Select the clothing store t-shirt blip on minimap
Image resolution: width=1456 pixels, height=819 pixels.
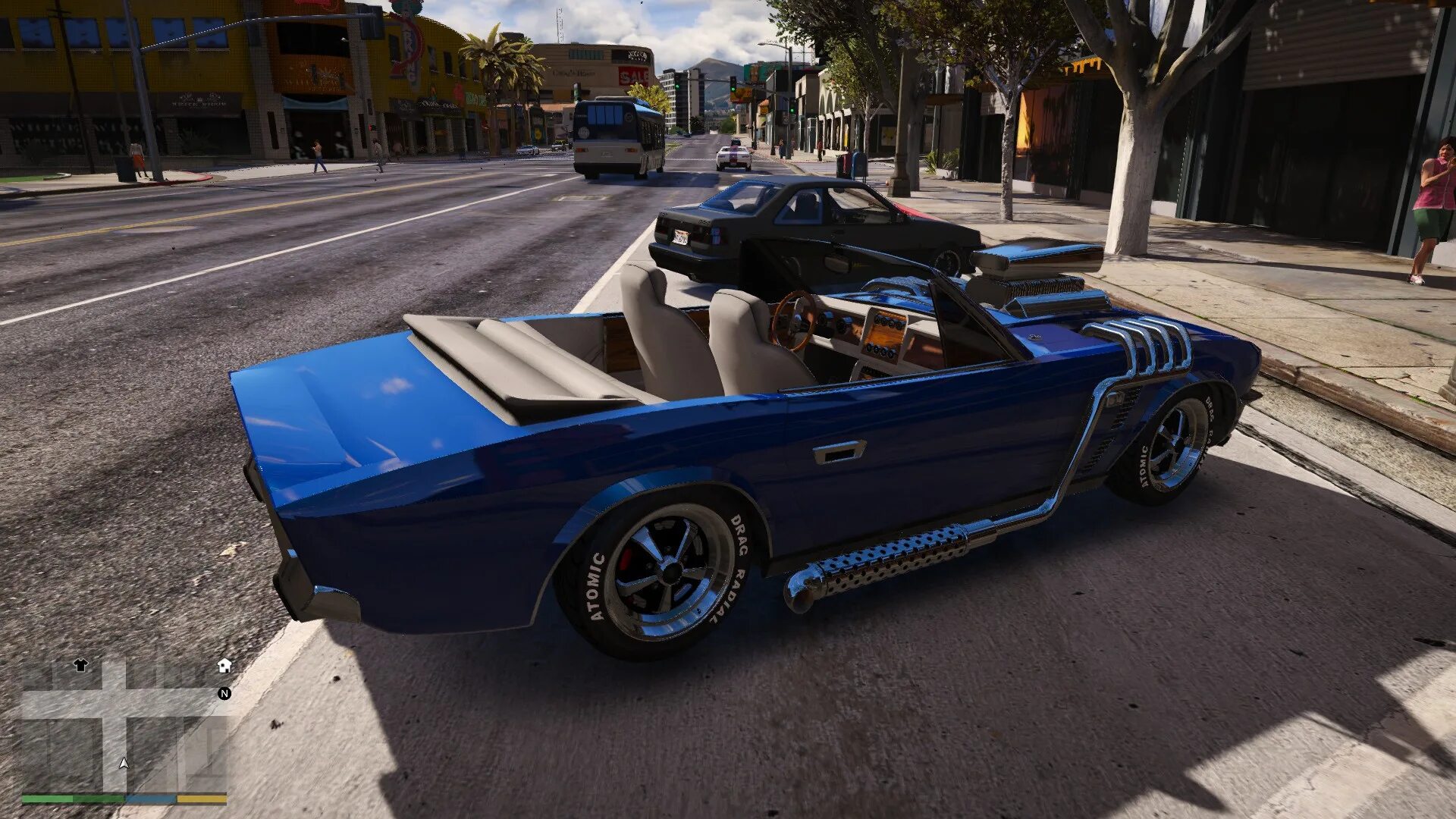click(80, 664)
